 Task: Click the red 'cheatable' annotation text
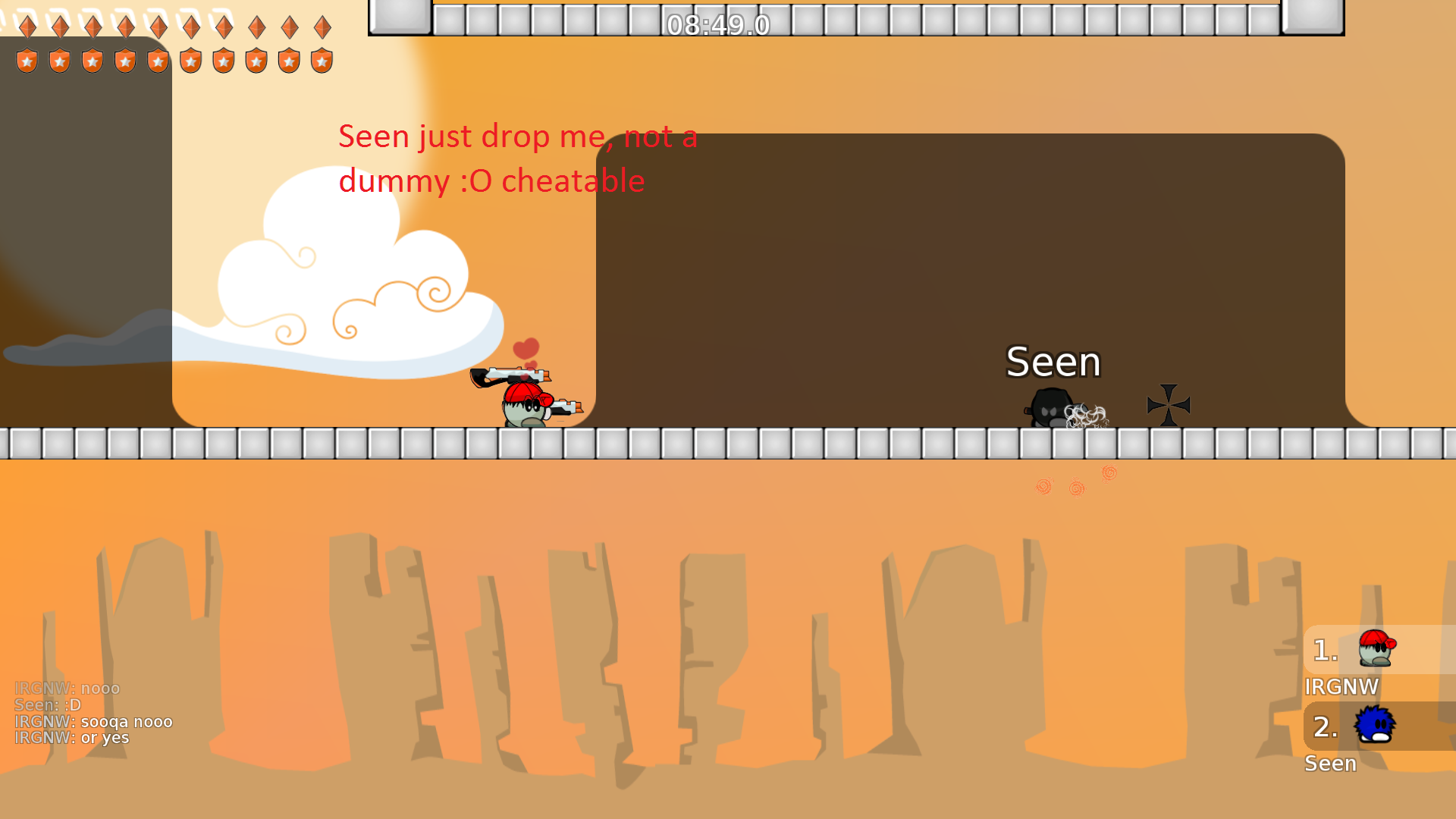click(572, 180)
